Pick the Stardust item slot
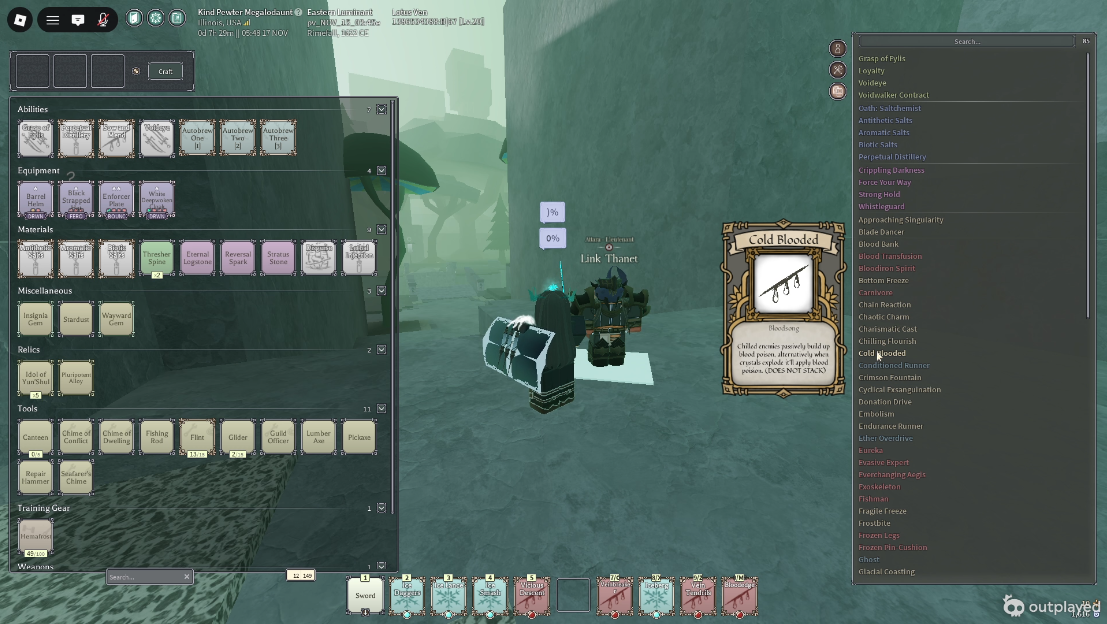1107x624 pixels. coord(75,318)
